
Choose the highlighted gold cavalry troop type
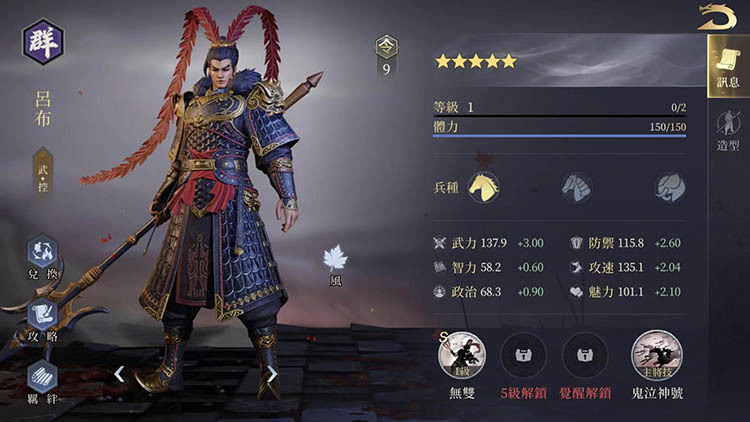(485, 187)
